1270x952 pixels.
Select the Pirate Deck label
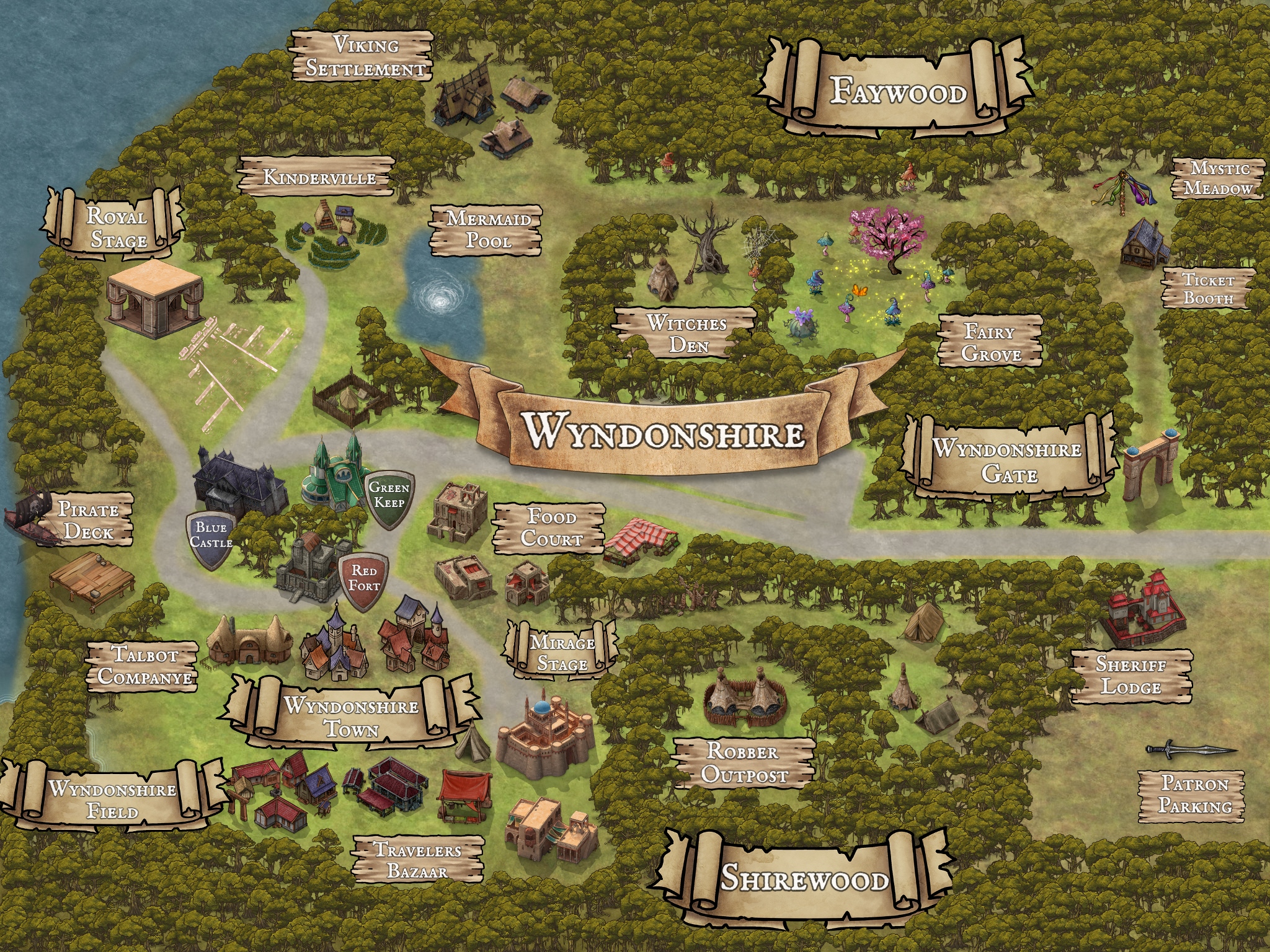point(88,521)
